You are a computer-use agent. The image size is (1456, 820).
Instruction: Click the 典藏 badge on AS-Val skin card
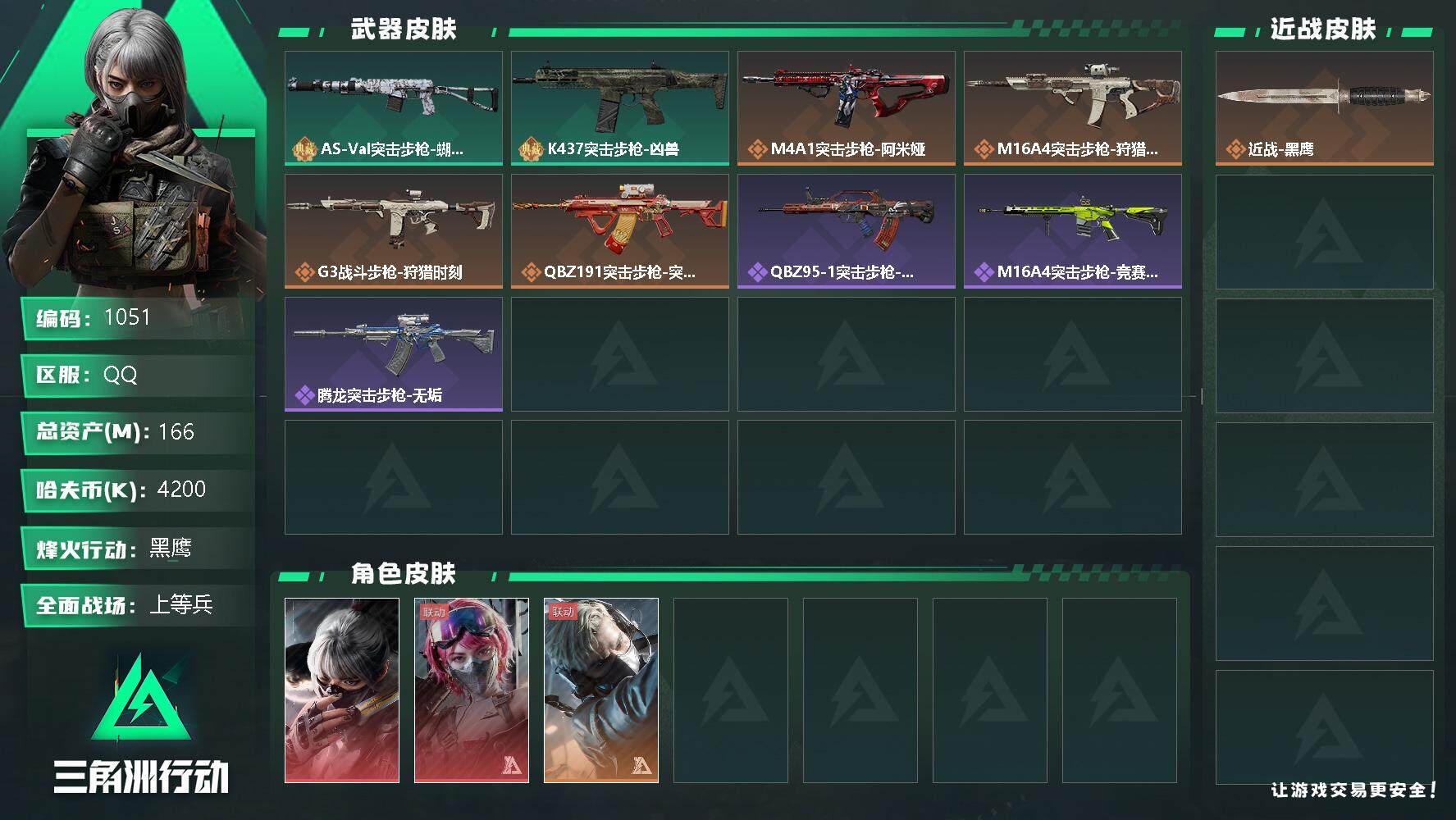click(x=303, y=149)
